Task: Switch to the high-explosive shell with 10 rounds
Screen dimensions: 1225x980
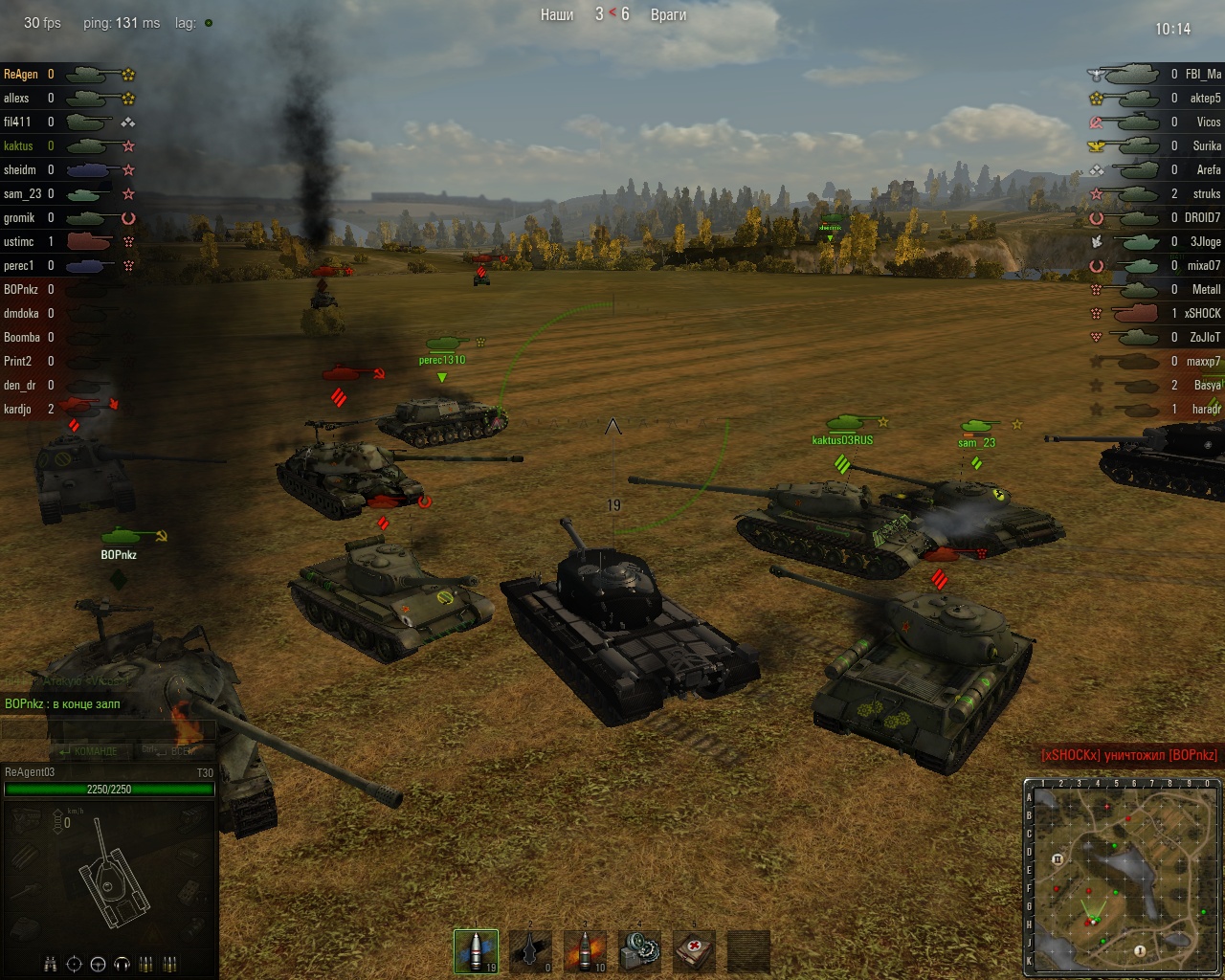Action: point(585,951)
